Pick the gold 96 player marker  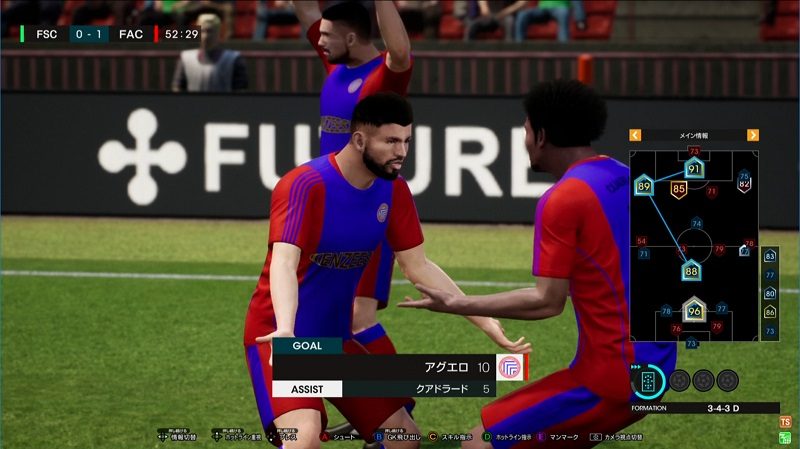(x=693, y=311)
